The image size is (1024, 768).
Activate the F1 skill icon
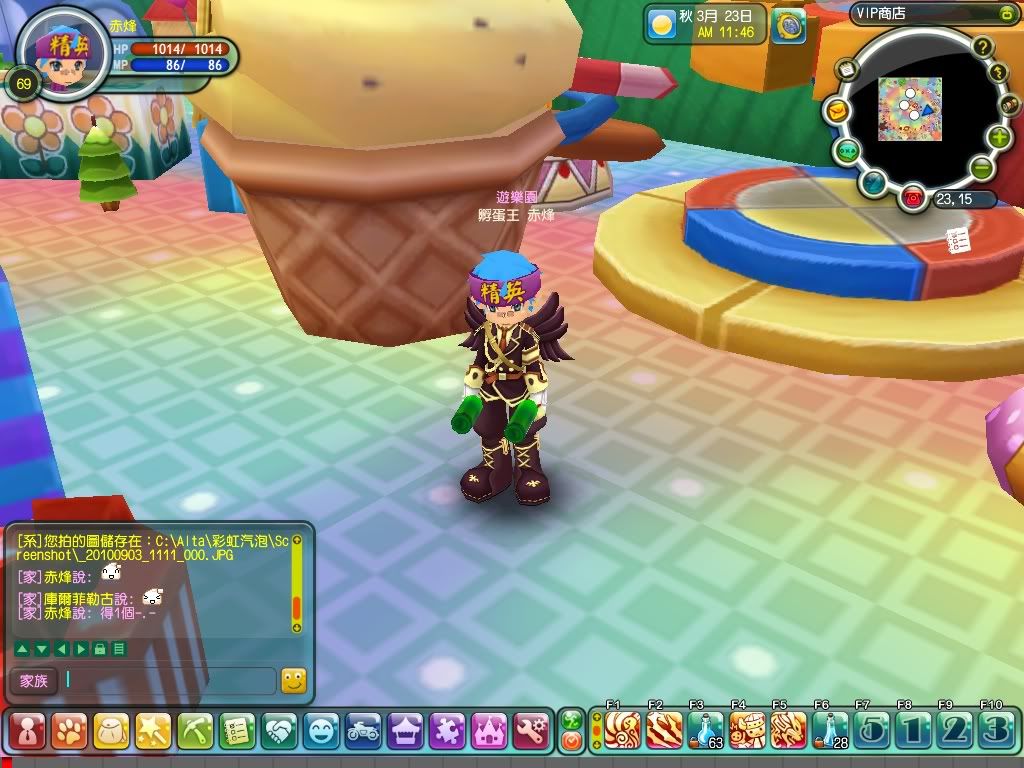click(x=621, y=730)
